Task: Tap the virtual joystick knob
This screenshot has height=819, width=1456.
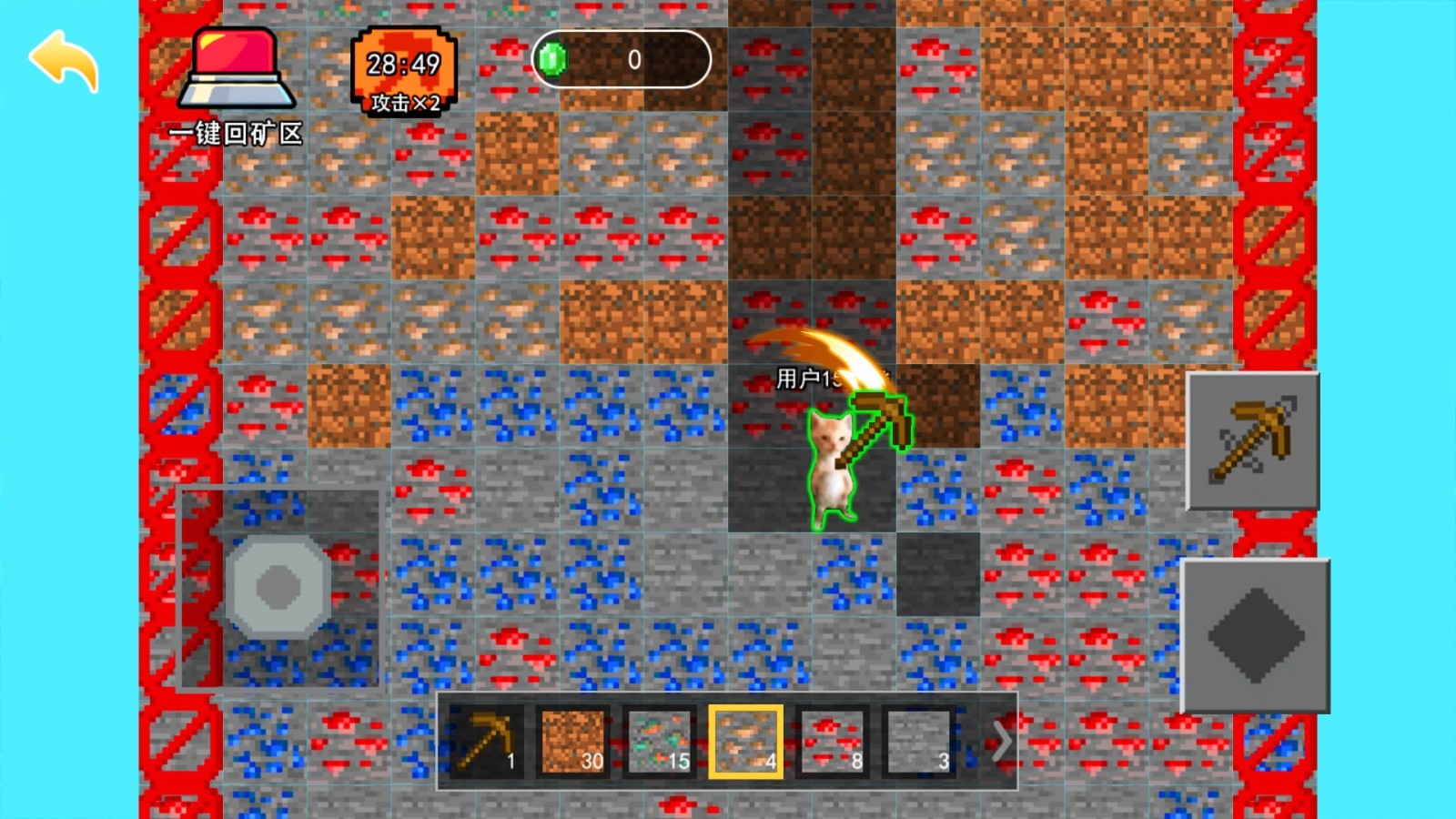Action: pos(278,586)
